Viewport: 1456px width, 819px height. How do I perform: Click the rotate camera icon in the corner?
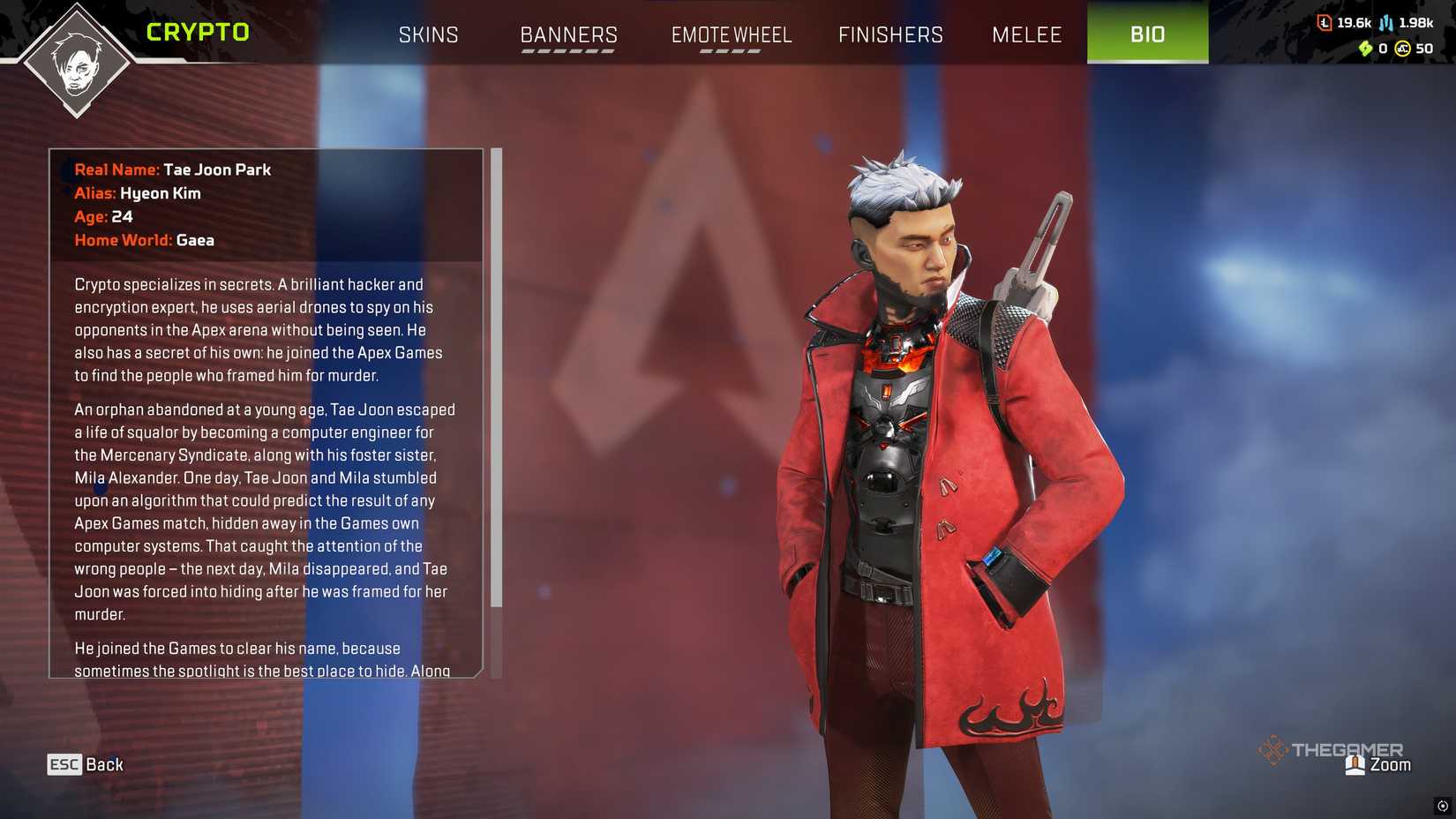click(1437, 804)
